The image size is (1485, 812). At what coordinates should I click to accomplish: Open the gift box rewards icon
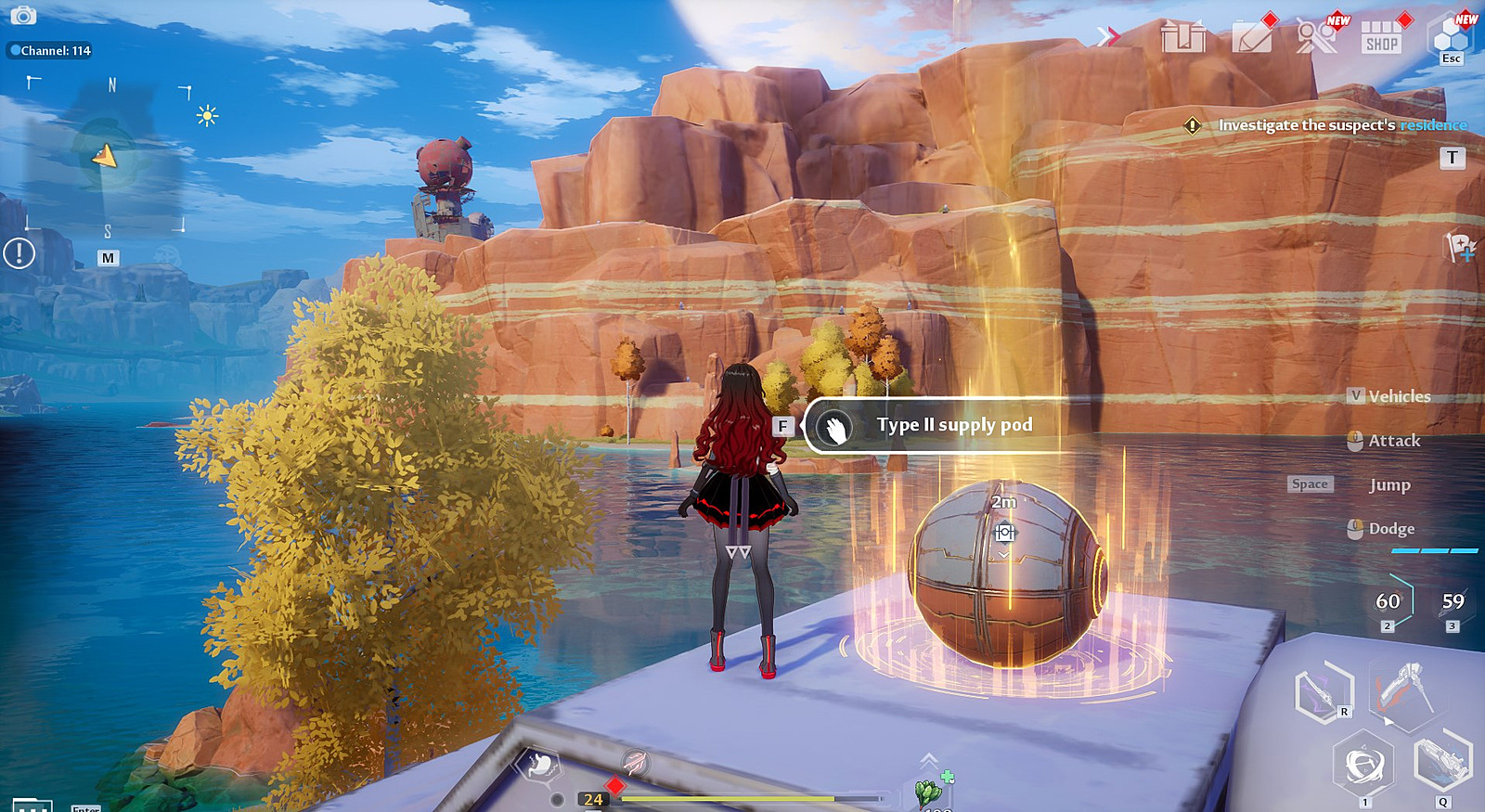[x=1183, y=37]
